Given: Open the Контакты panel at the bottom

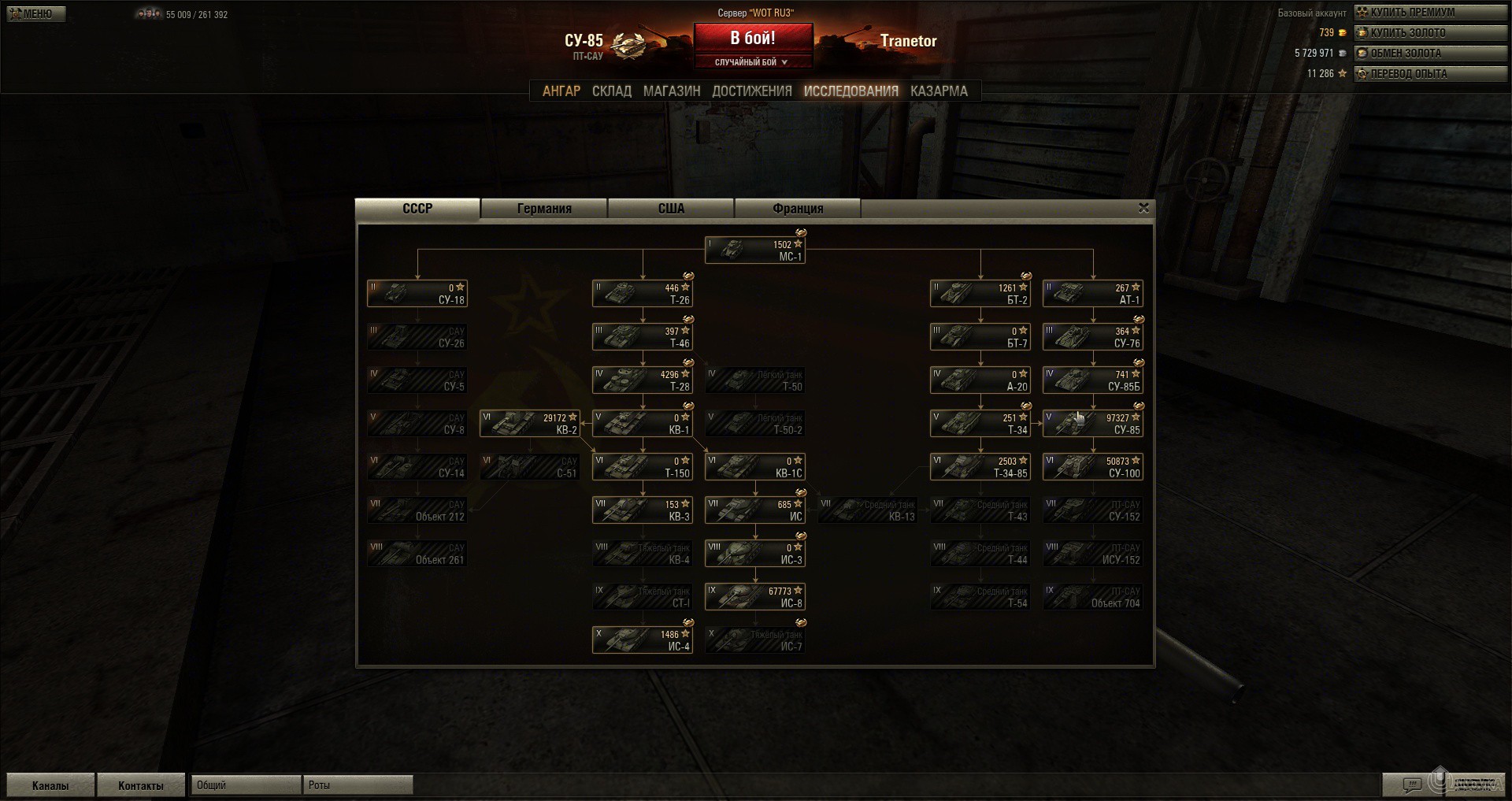Looking at the screenshot, I should pos(140,784).
